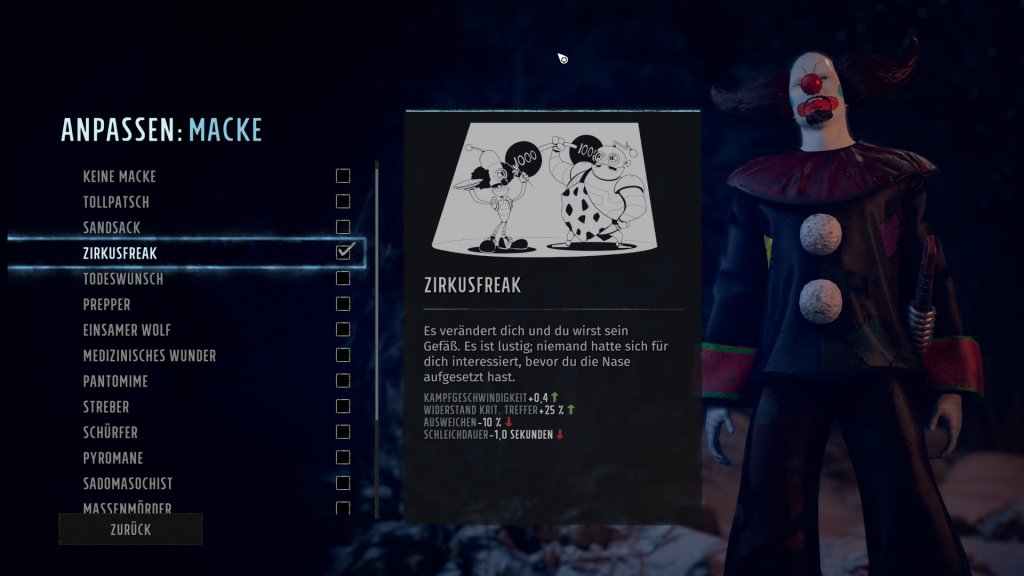Tick the Todeswunsch checkbox
This screenshot has height=576, width=1024.
pos(343,279)
